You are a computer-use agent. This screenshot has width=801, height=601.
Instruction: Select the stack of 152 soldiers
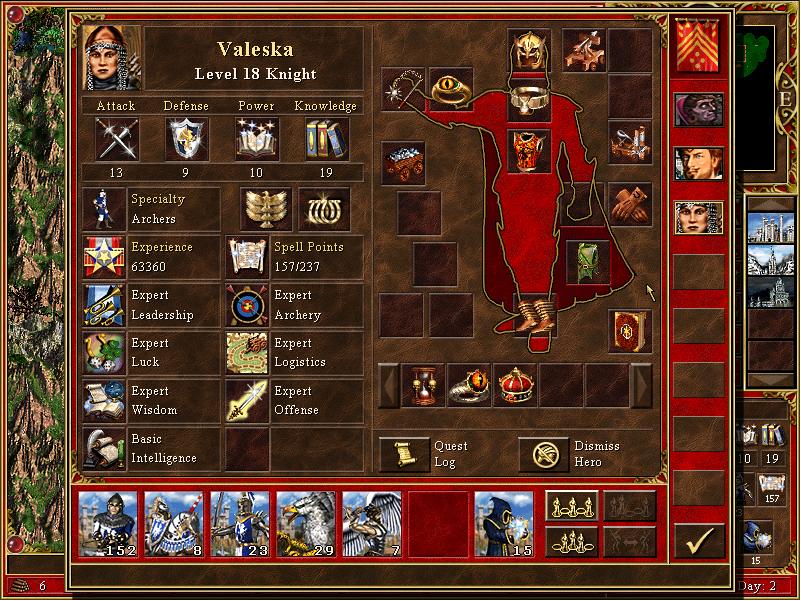point(107,523)
